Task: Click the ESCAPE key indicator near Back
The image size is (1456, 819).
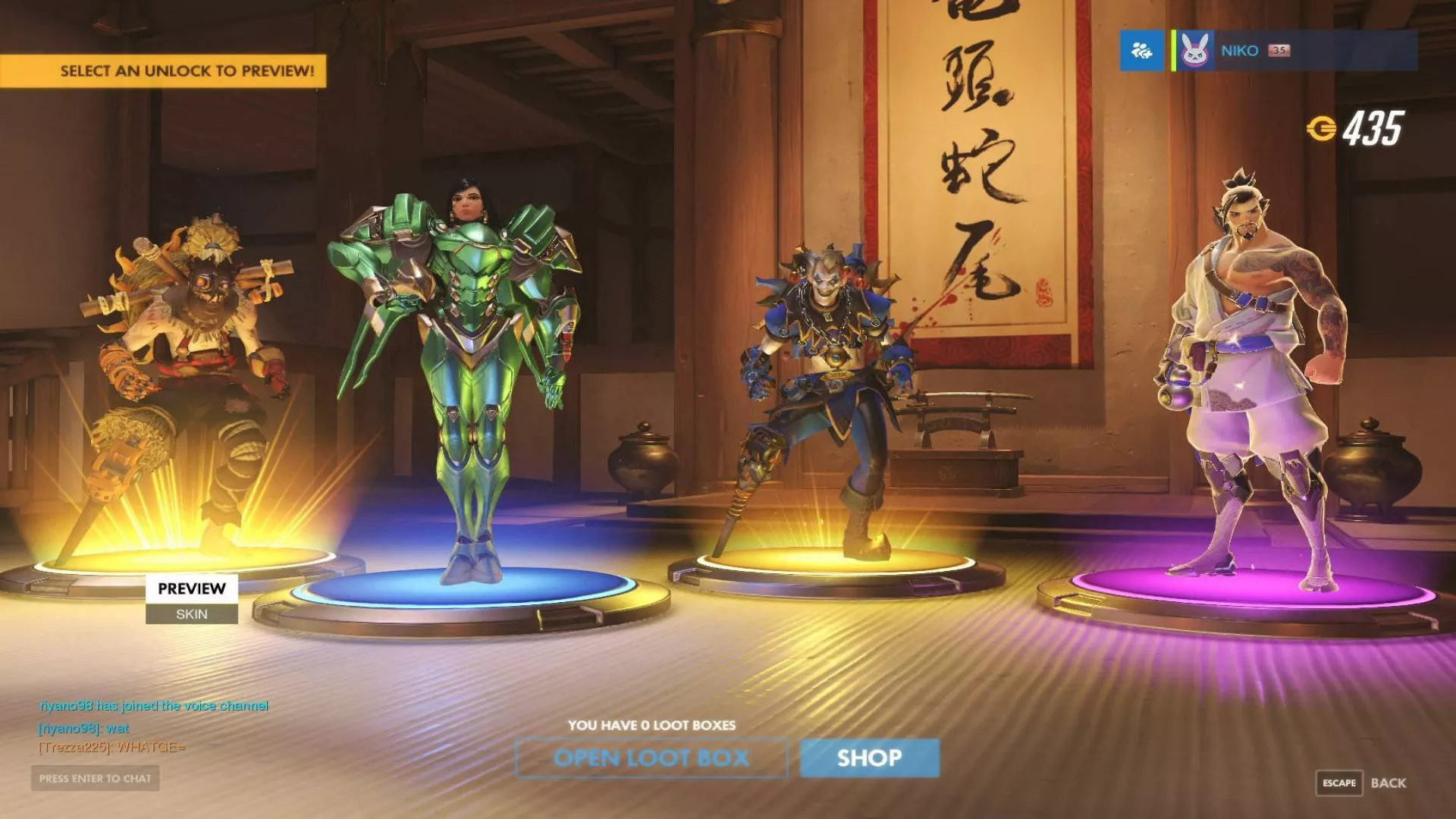Action: 1340,783
